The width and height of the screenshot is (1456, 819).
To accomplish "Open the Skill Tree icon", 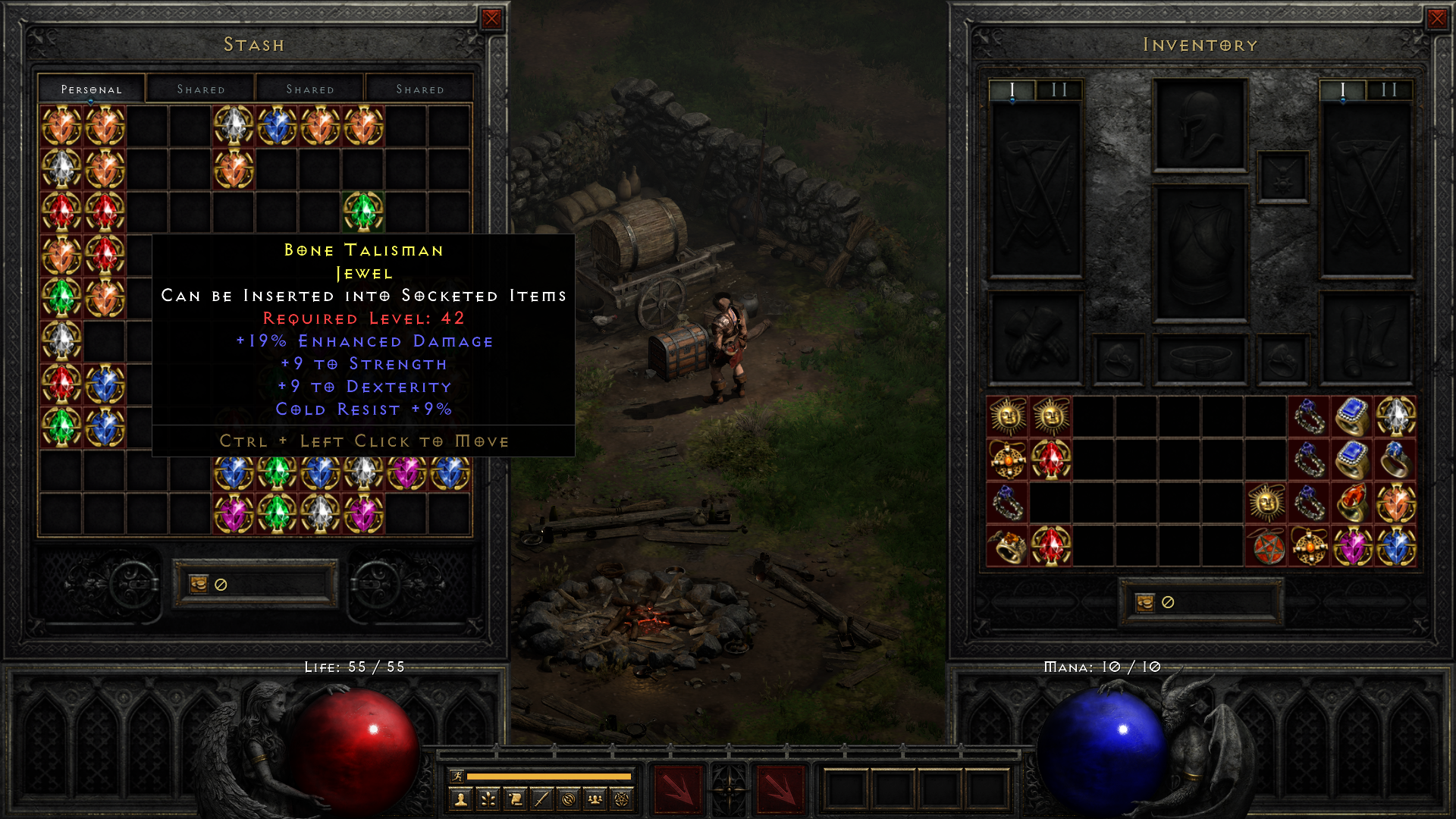I will pos(488,799).
